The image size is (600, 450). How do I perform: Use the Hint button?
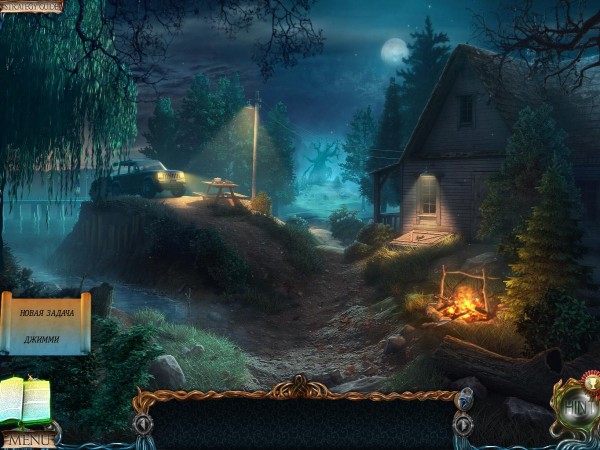[x=576, y=410]
